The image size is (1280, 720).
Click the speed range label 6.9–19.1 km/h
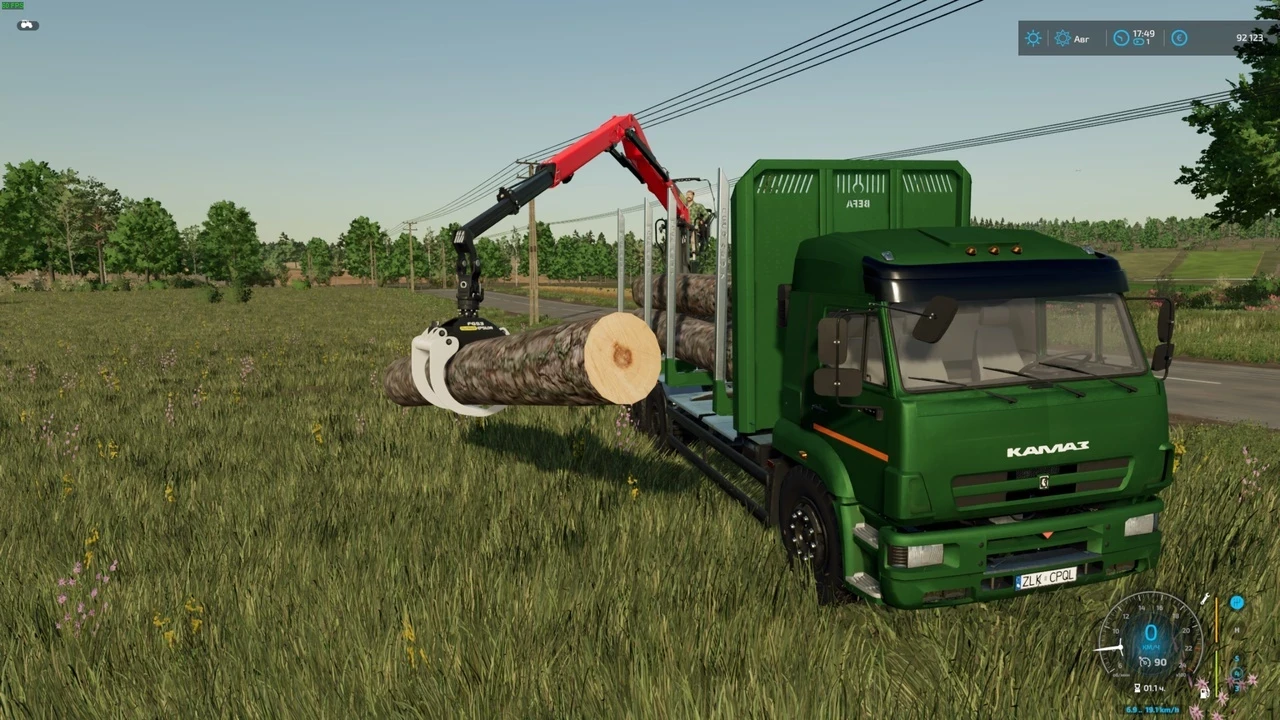[1151, 708]
